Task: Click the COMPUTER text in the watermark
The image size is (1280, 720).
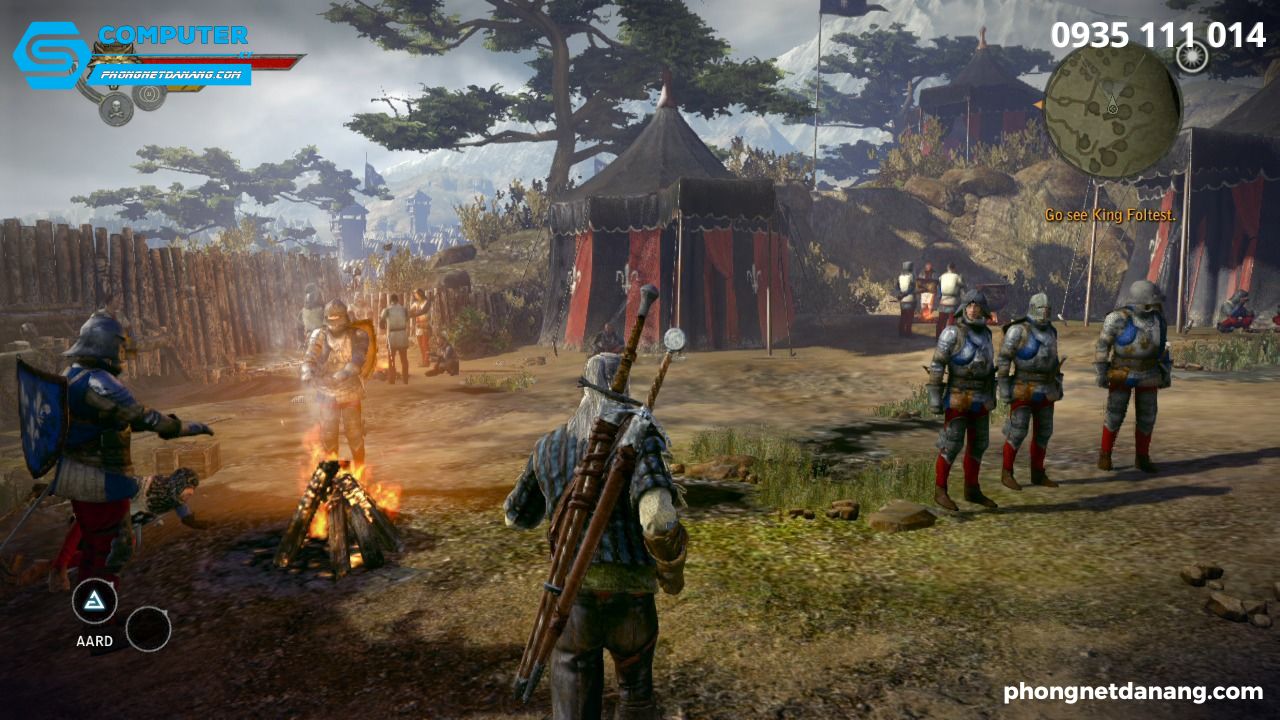Action: click(x=172, y=34)
